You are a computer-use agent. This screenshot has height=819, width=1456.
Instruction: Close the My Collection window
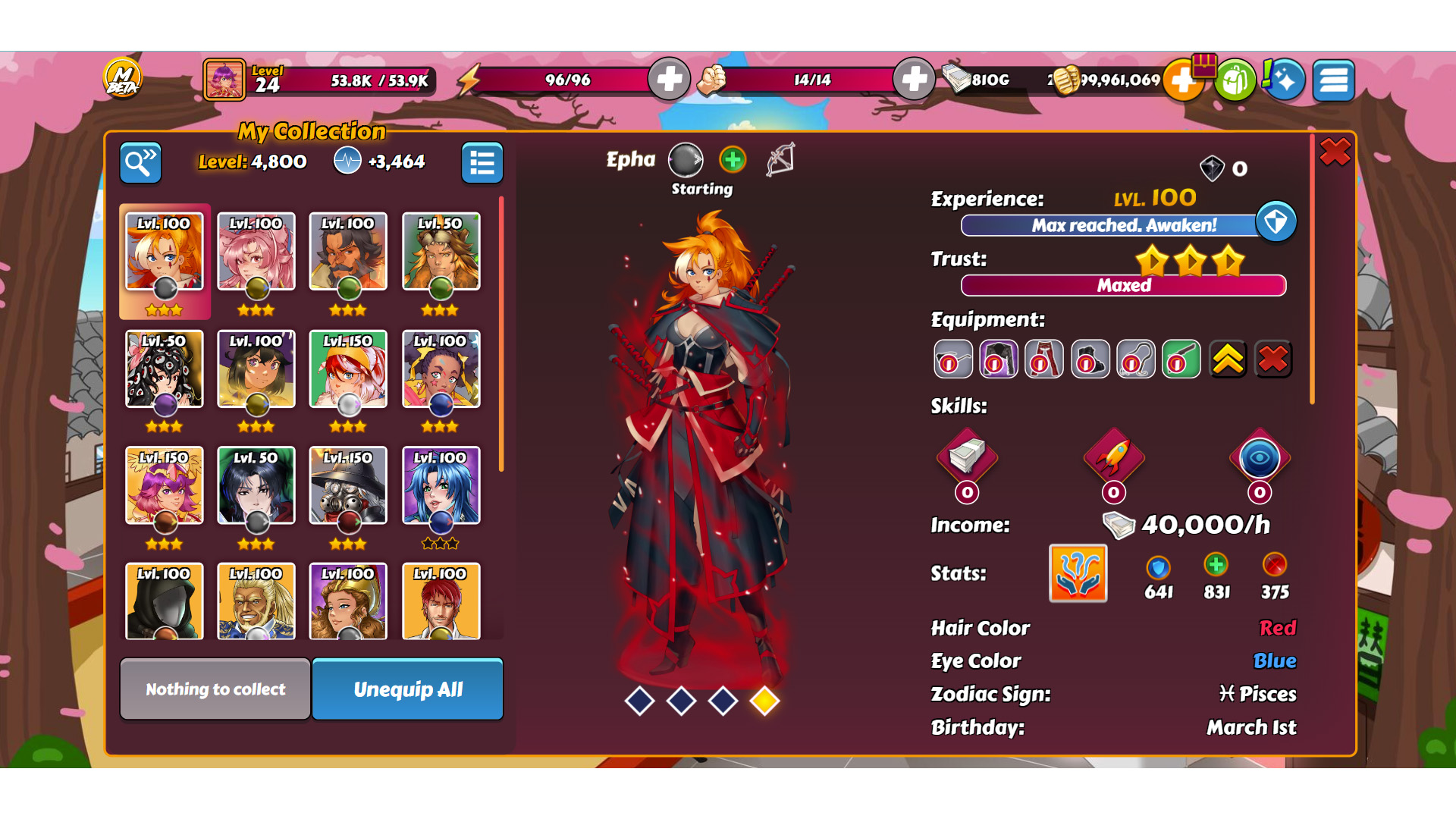point(1335,152)
